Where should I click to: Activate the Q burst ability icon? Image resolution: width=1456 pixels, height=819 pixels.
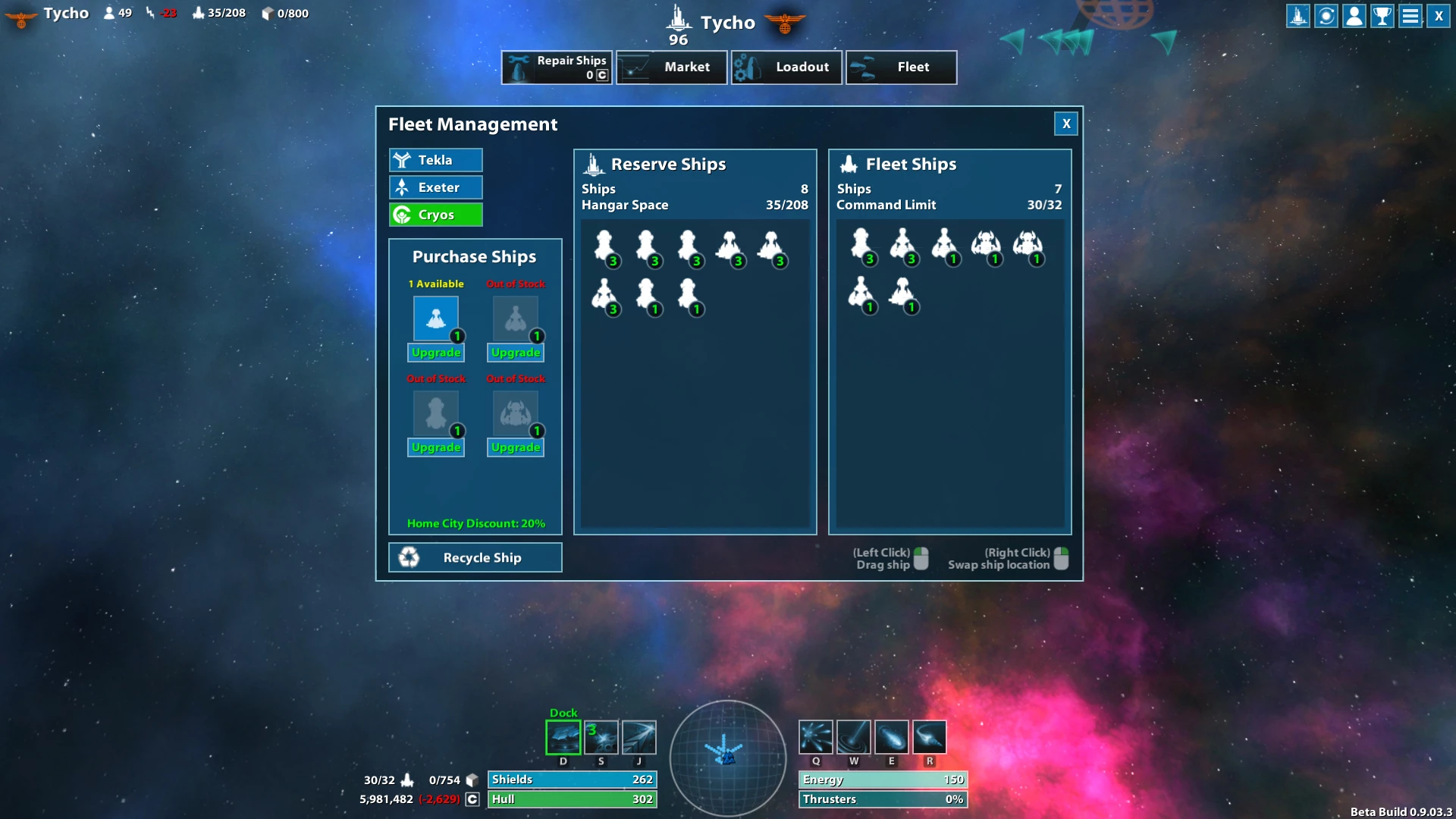coord(816,737)
